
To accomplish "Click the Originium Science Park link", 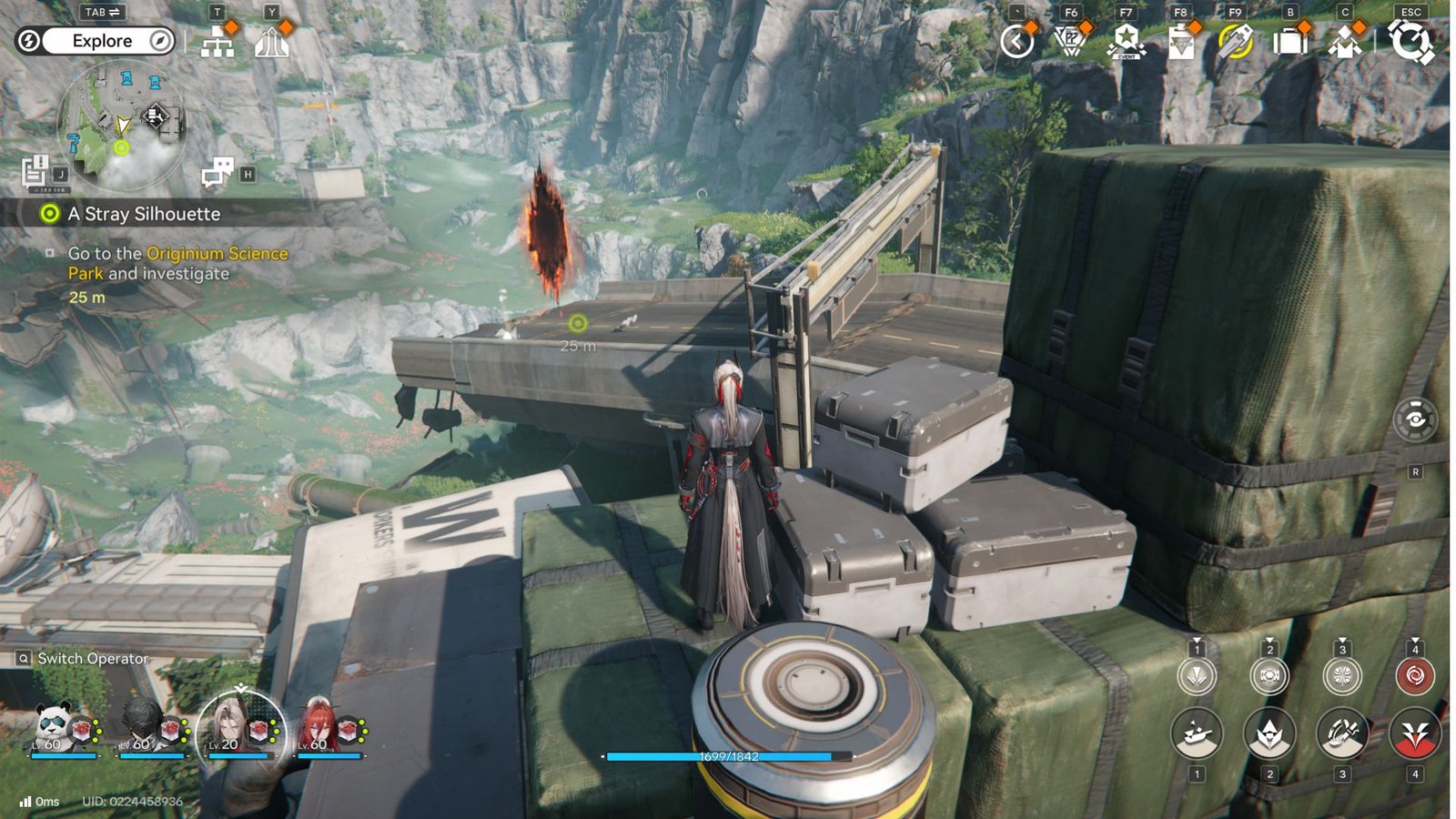I will point(214,254).
